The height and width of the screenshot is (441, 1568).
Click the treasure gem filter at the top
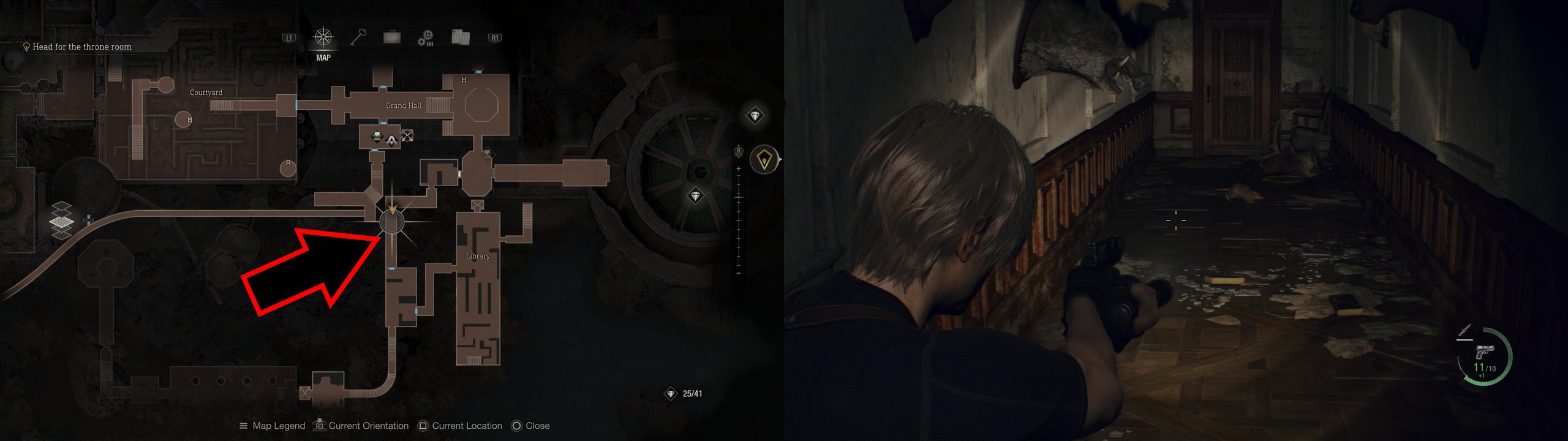click(755, 115)
